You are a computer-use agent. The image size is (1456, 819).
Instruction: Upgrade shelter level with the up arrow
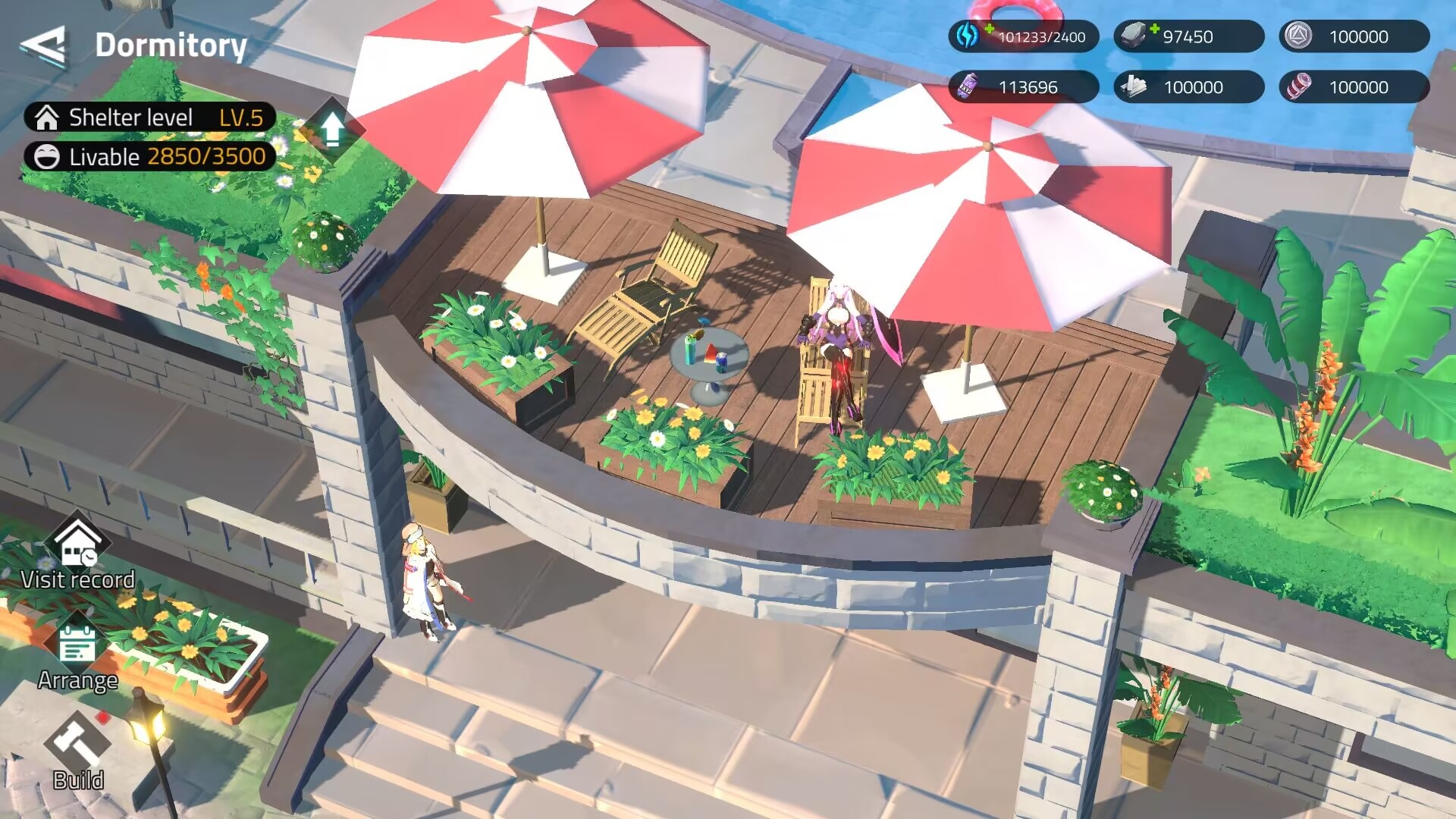click(x=331, y=129)
